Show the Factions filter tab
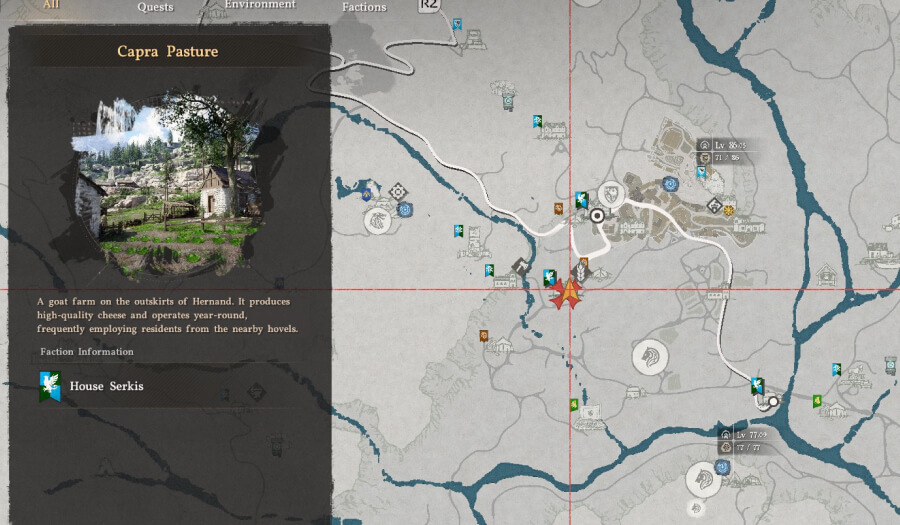 [x=364, y=7]
